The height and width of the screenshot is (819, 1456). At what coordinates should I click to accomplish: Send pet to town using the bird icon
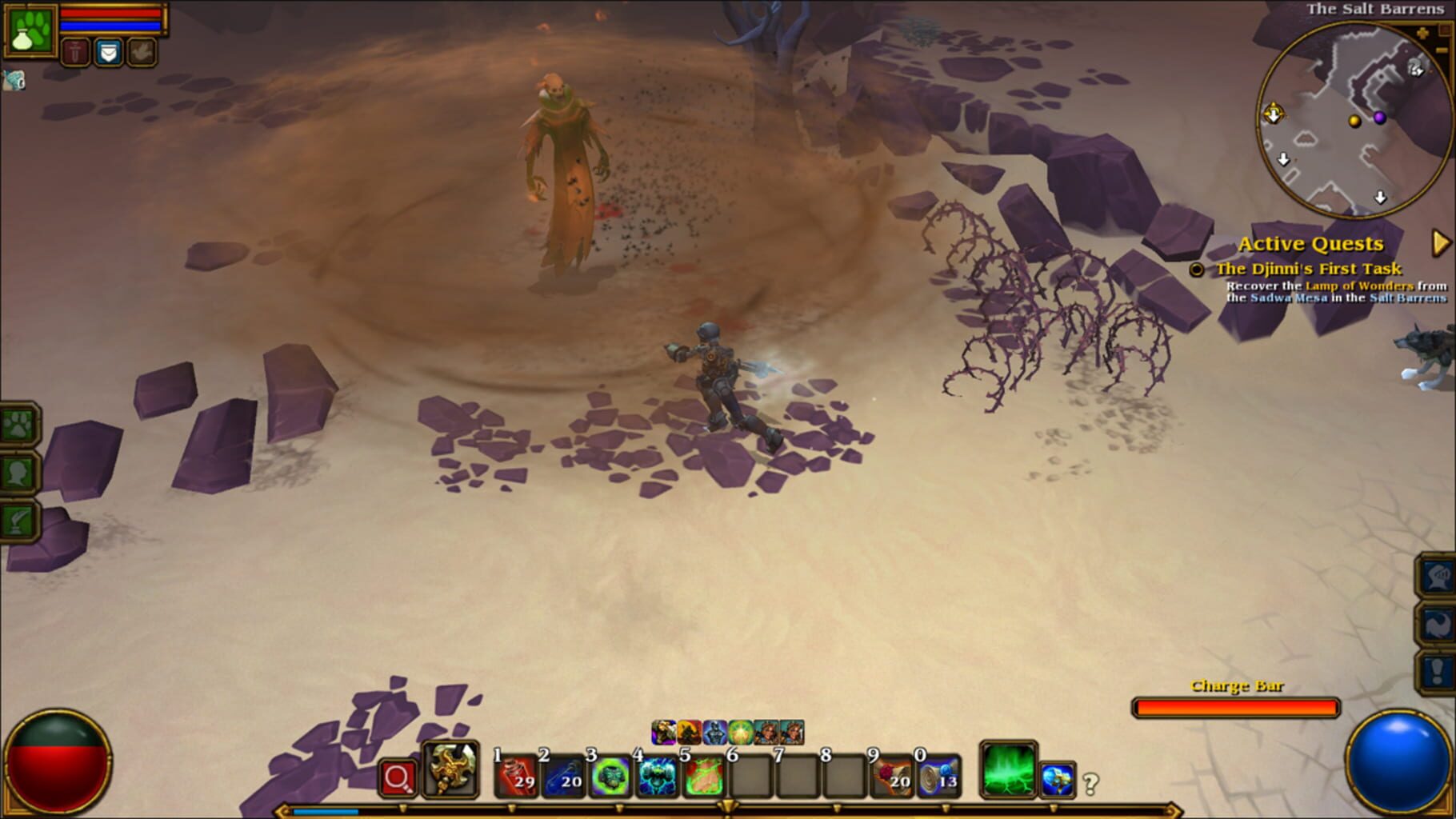140,51
